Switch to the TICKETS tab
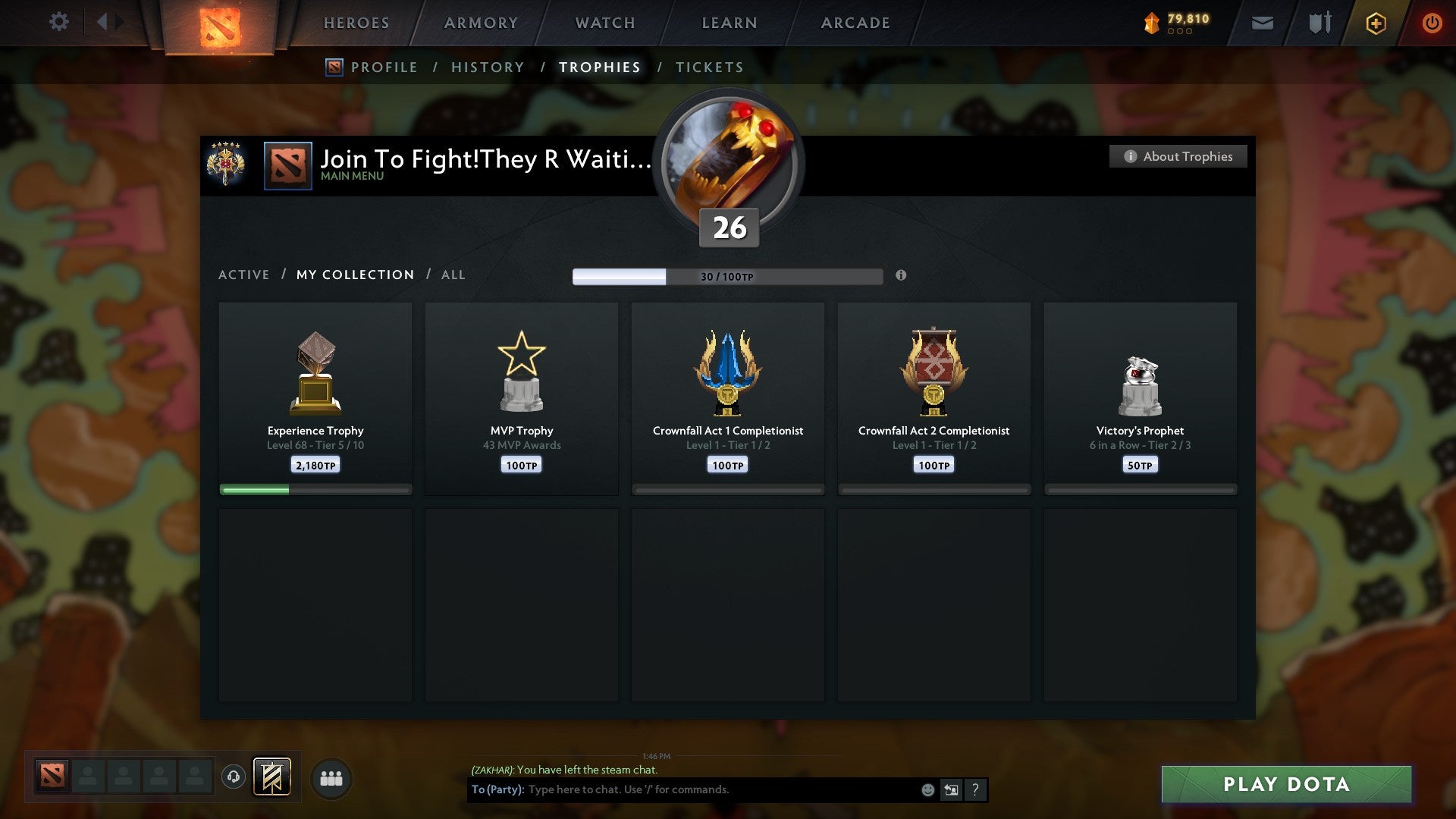 click(709, 67)
